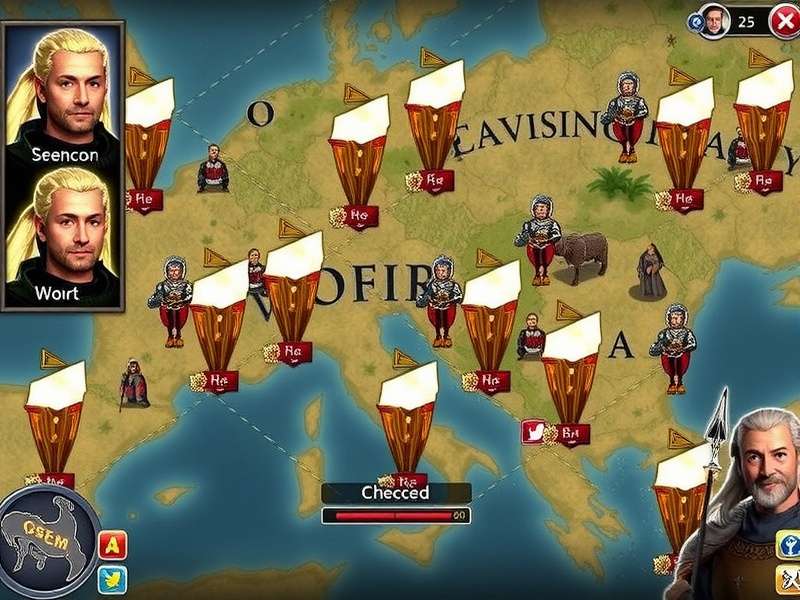Click the red bird marker on the map
Screen dimensions: 800x600
coord(535,431)
